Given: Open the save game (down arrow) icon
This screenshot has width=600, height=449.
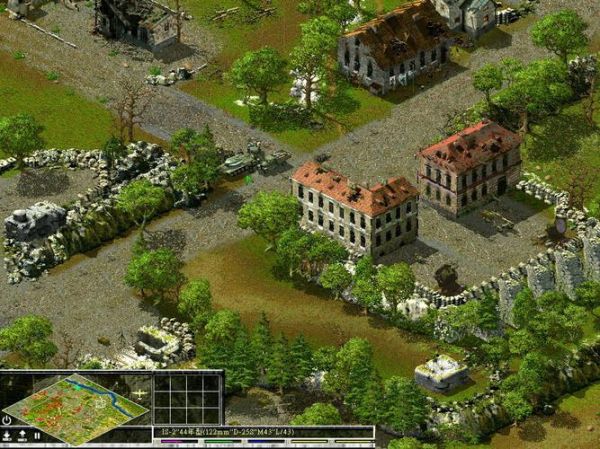Looking at the screenshot, I should pos(7,435).
